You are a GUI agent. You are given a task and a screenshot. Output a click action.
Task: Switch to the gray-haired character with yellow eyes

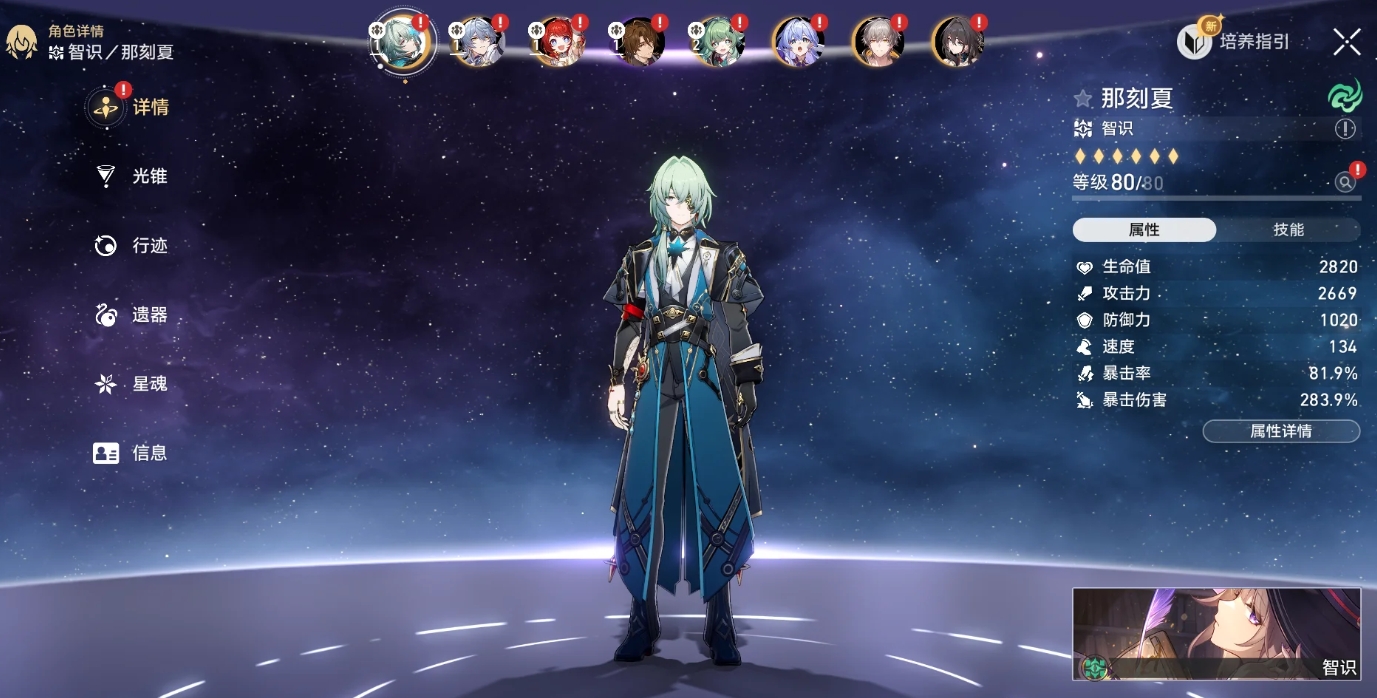(x=879, y=42)
